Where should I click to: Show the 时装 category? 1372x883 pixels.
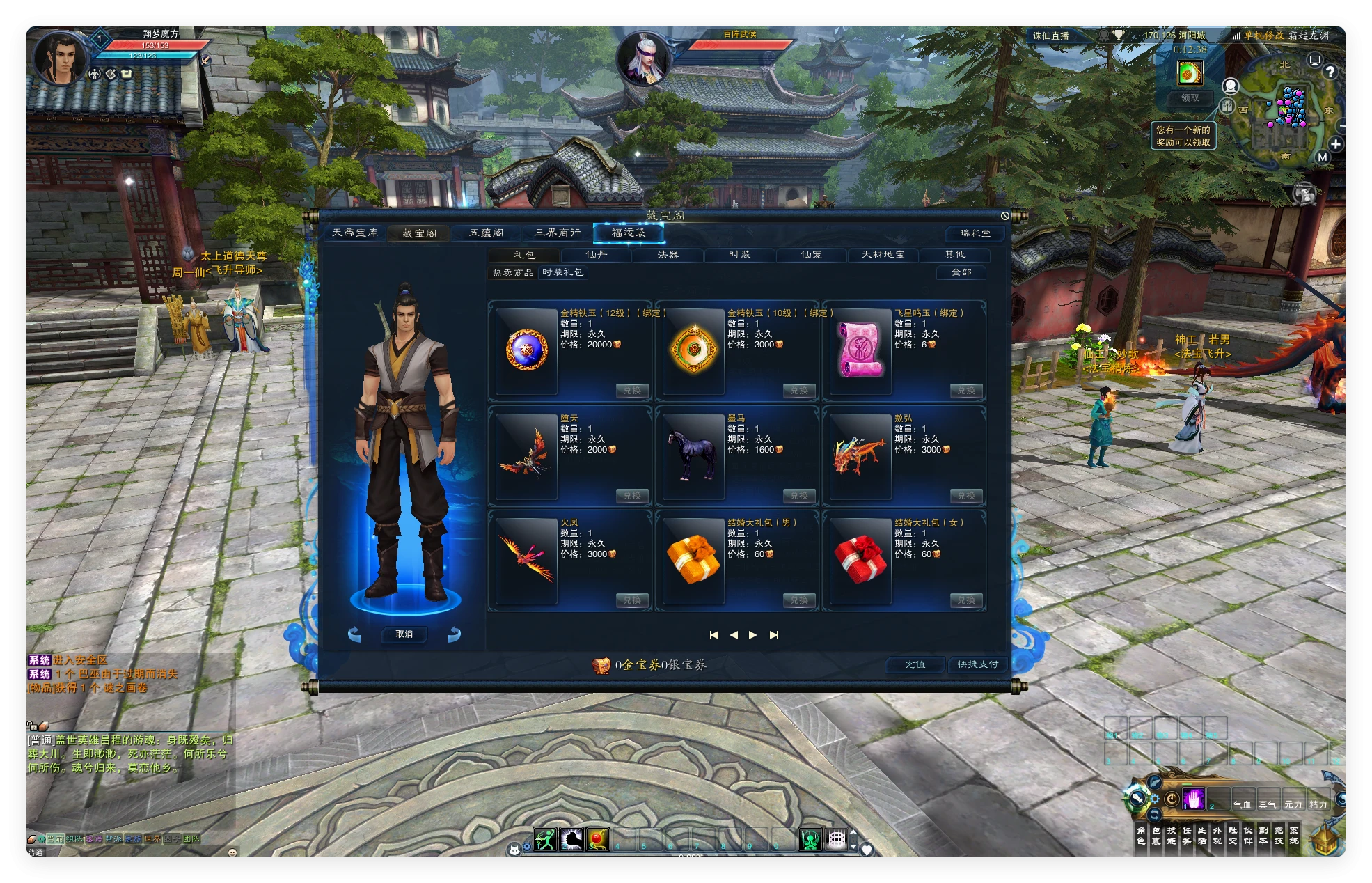(739, 255)
